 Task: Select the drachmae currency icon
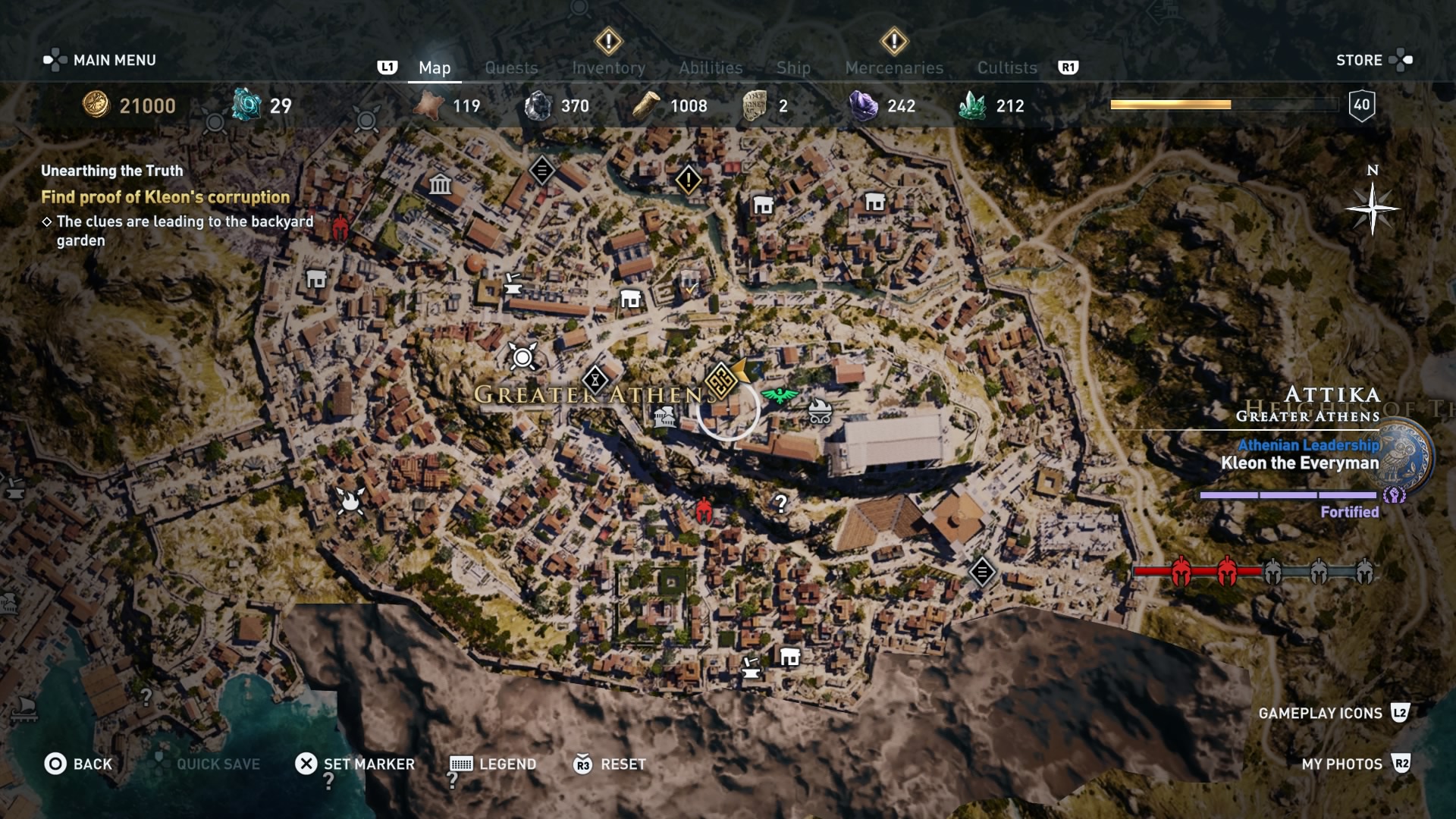click(96, 105)
